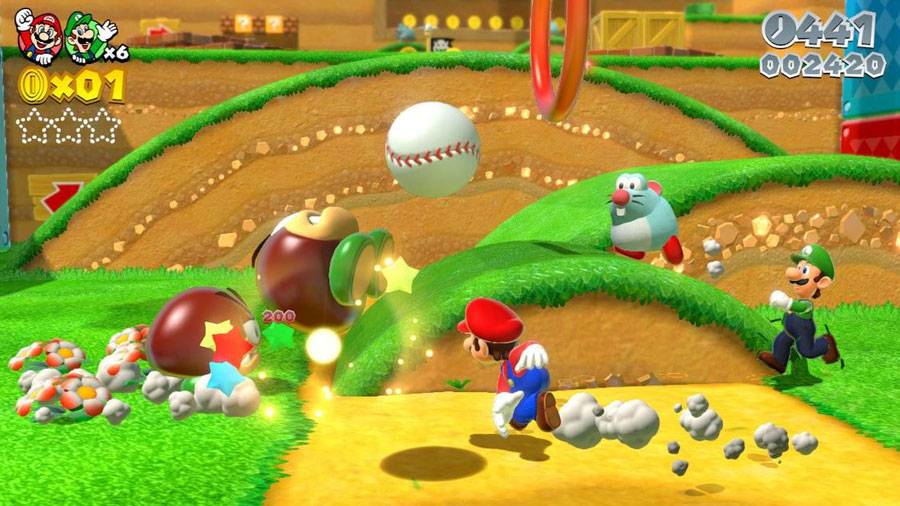Select the green star collection tracker

[x=68, y=127]
